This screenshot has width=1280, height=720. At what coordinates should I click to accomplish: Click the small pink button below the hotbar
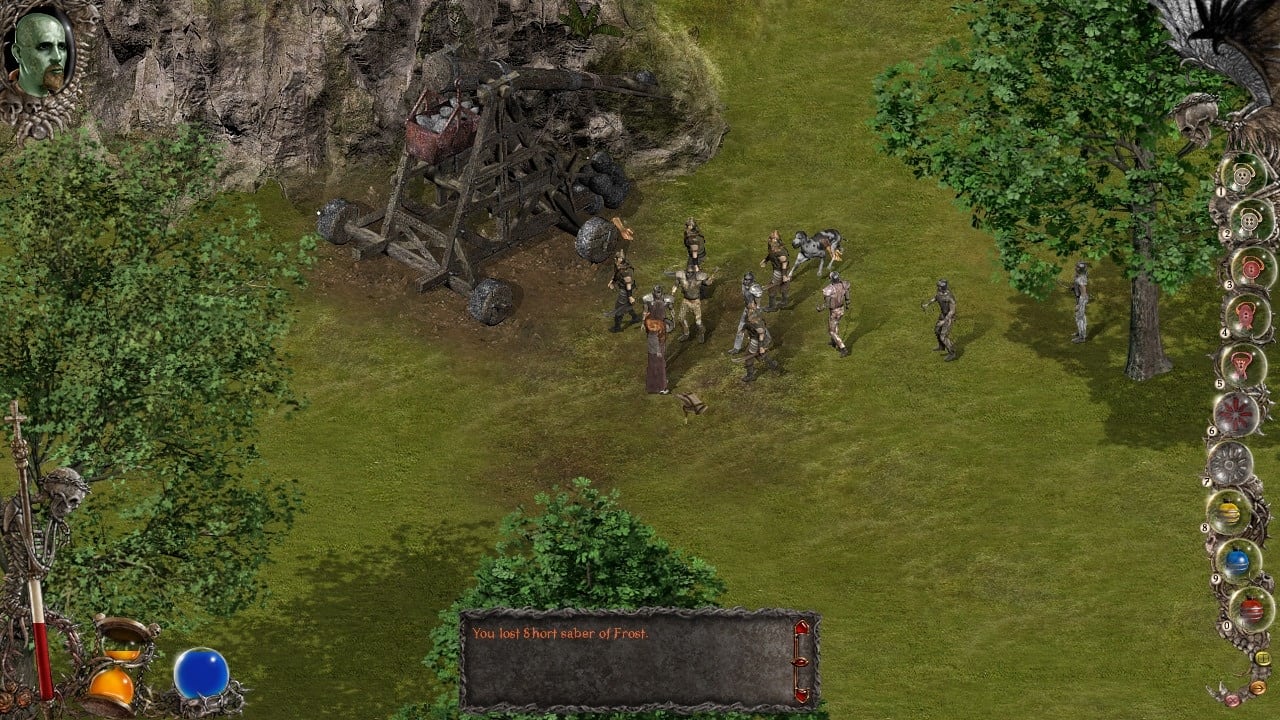point(1232,699)
